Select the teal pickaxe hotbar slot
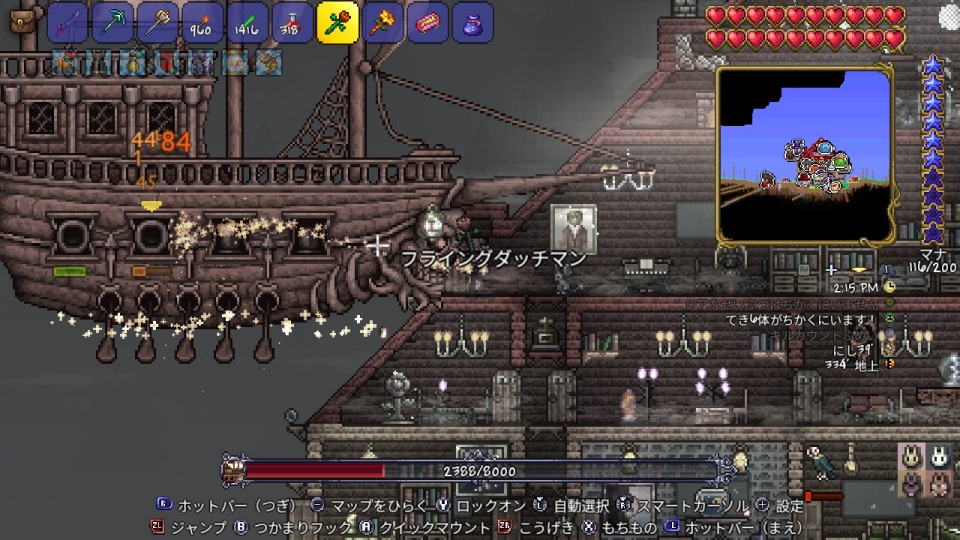The height and width of the screenshot is (540, 960). click(113, 22)
